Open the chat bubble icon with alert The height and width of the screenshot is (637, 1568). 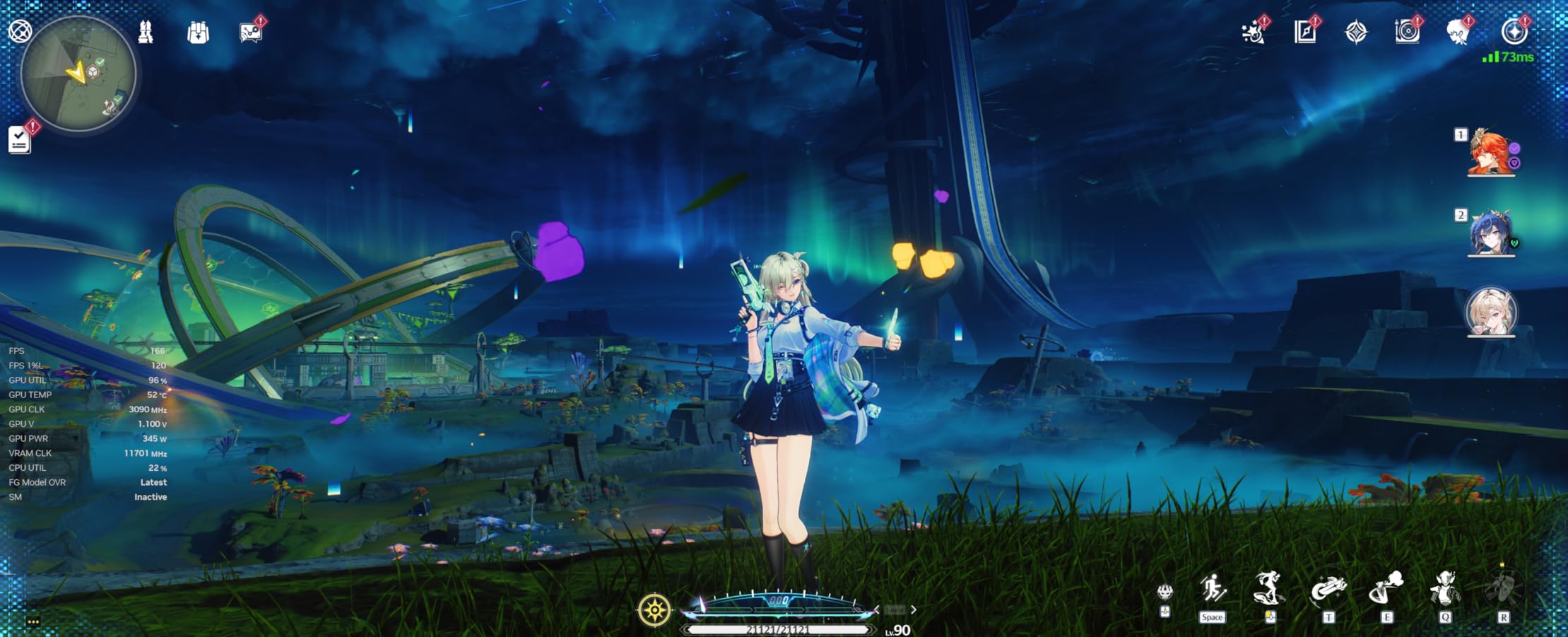point(250,33)
